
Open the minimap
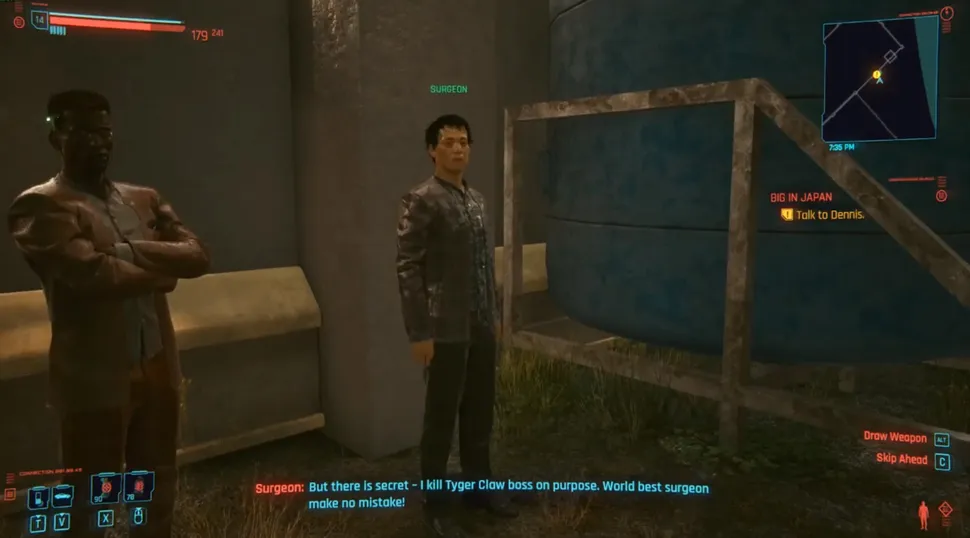[x=879, y=79]
